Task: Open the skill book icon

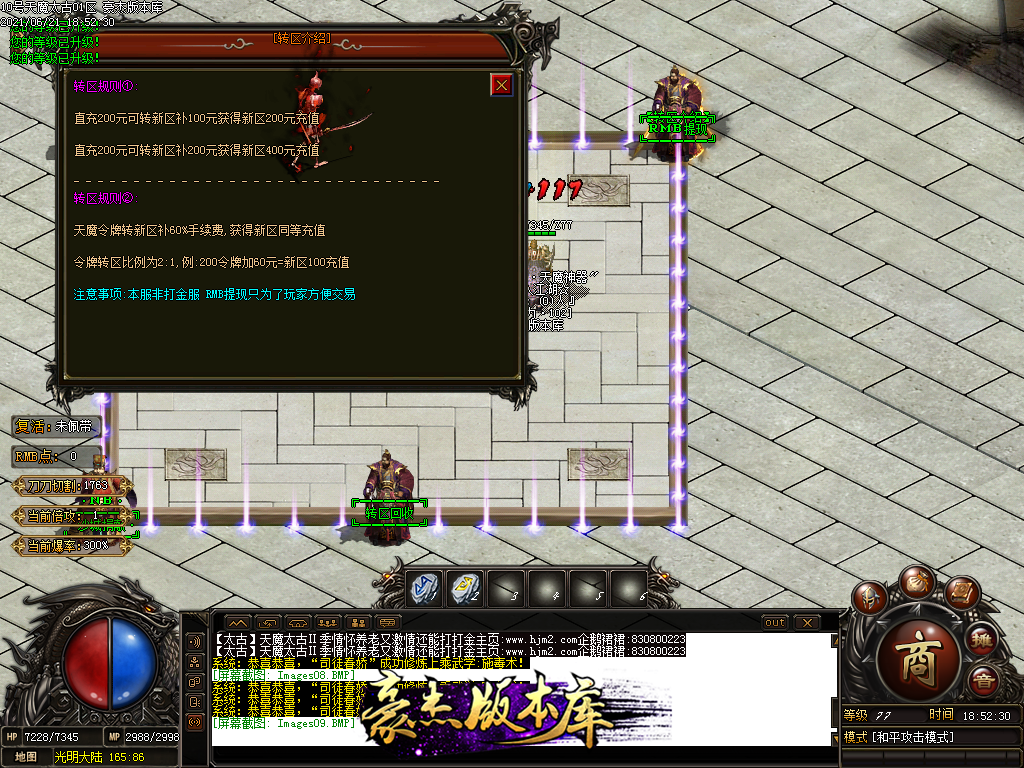Action: (961, 594)
